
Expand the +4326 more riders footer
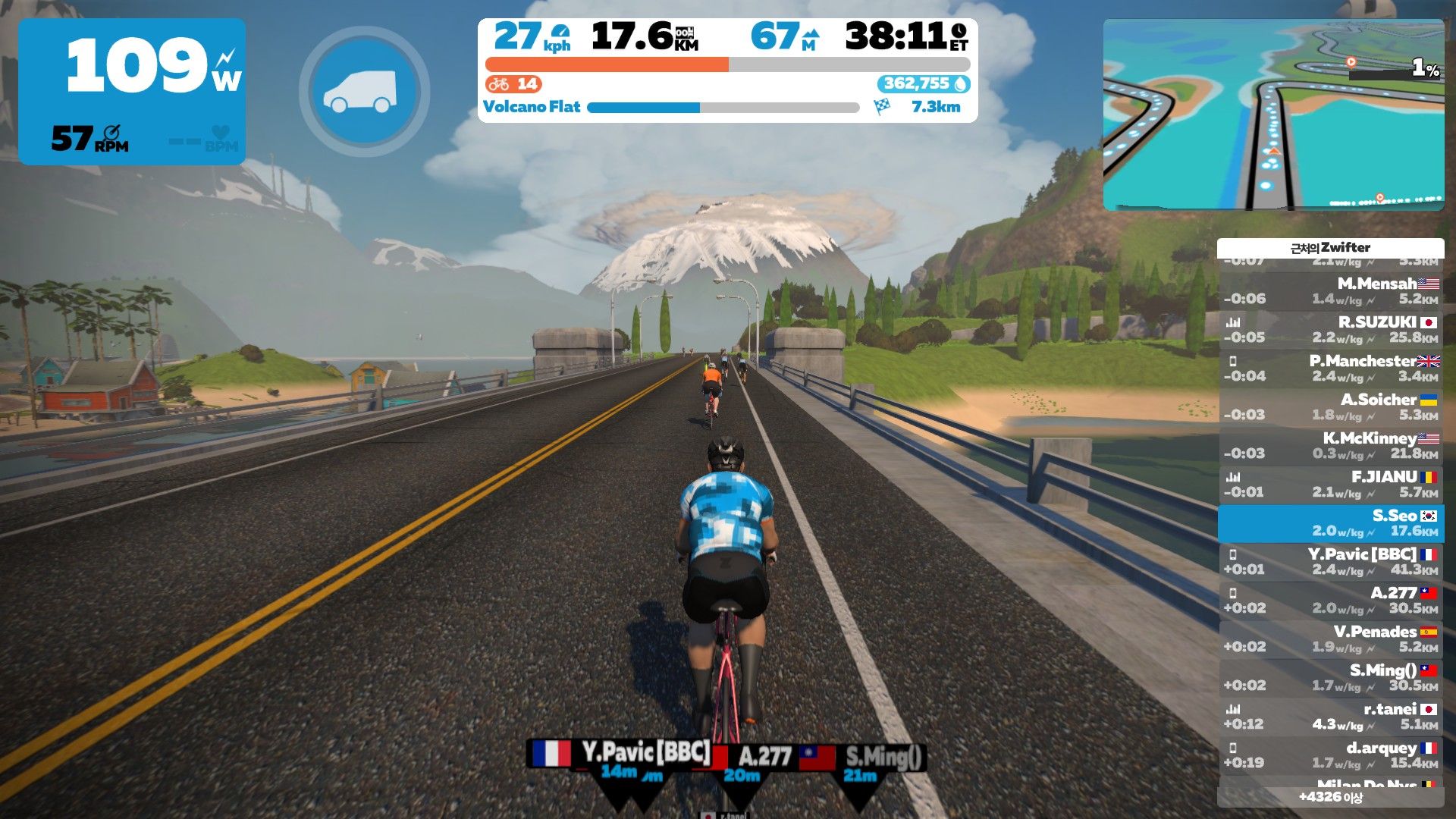point(1331,797)
